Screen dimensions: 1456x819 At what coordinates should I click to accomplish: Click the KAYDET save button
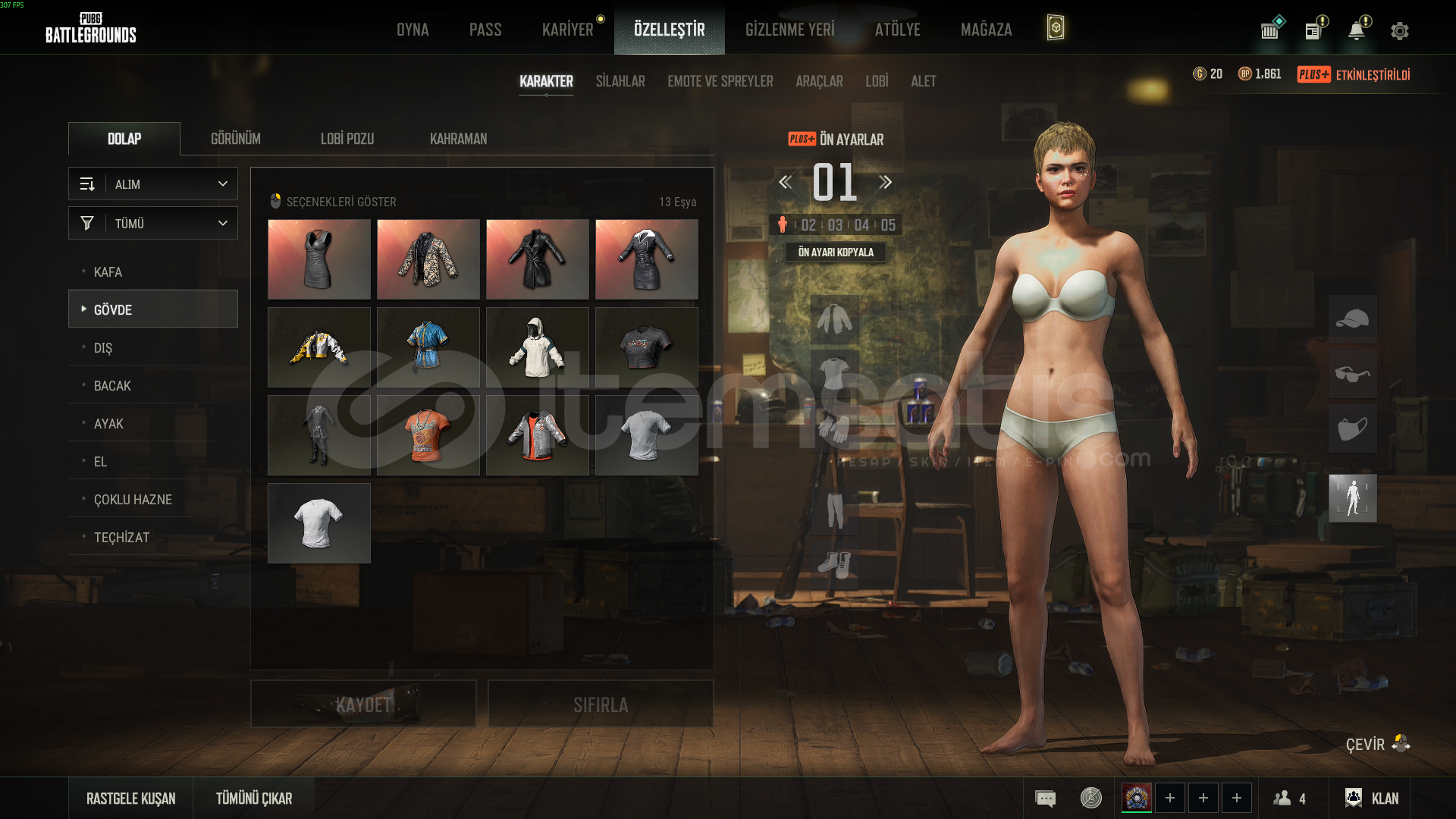[x=363, y=704]
